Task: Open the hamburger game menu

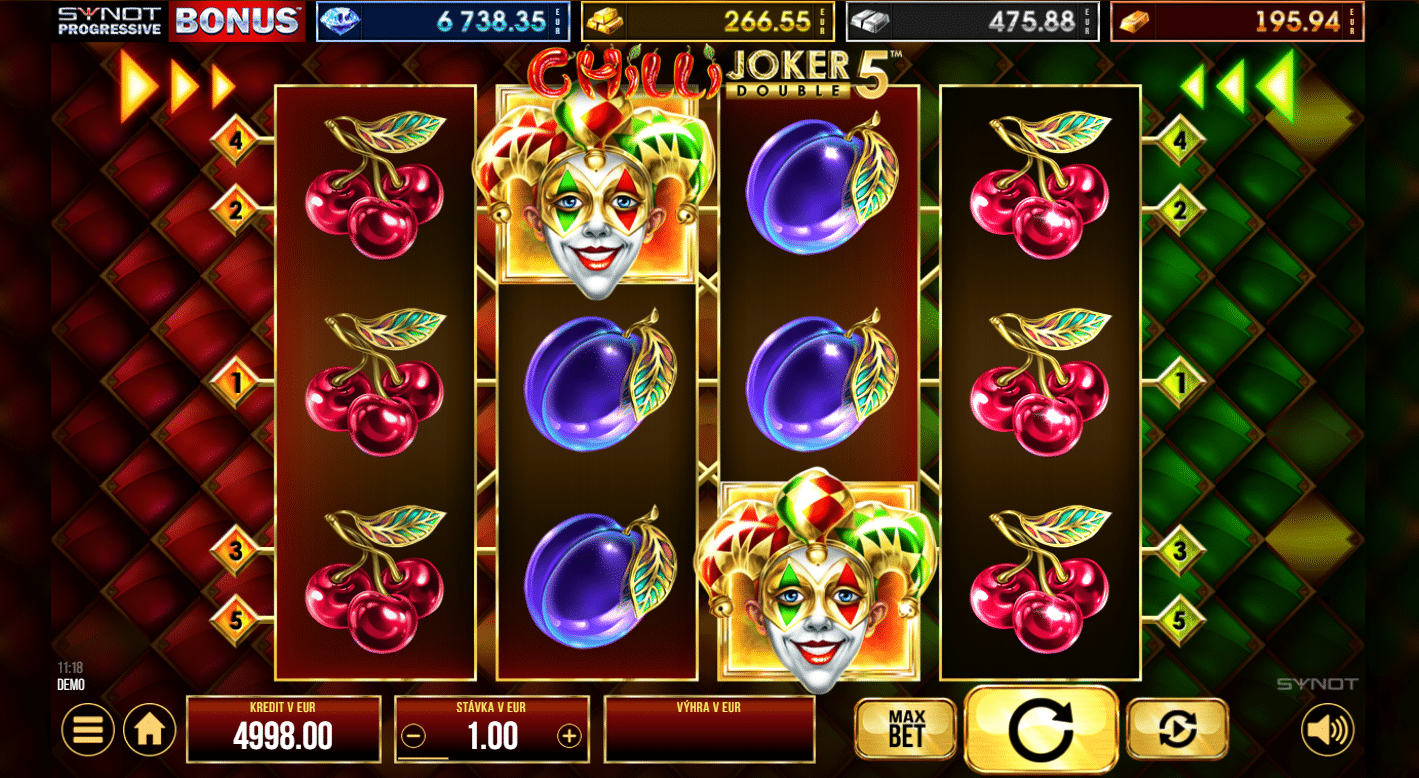Action: 86,728
